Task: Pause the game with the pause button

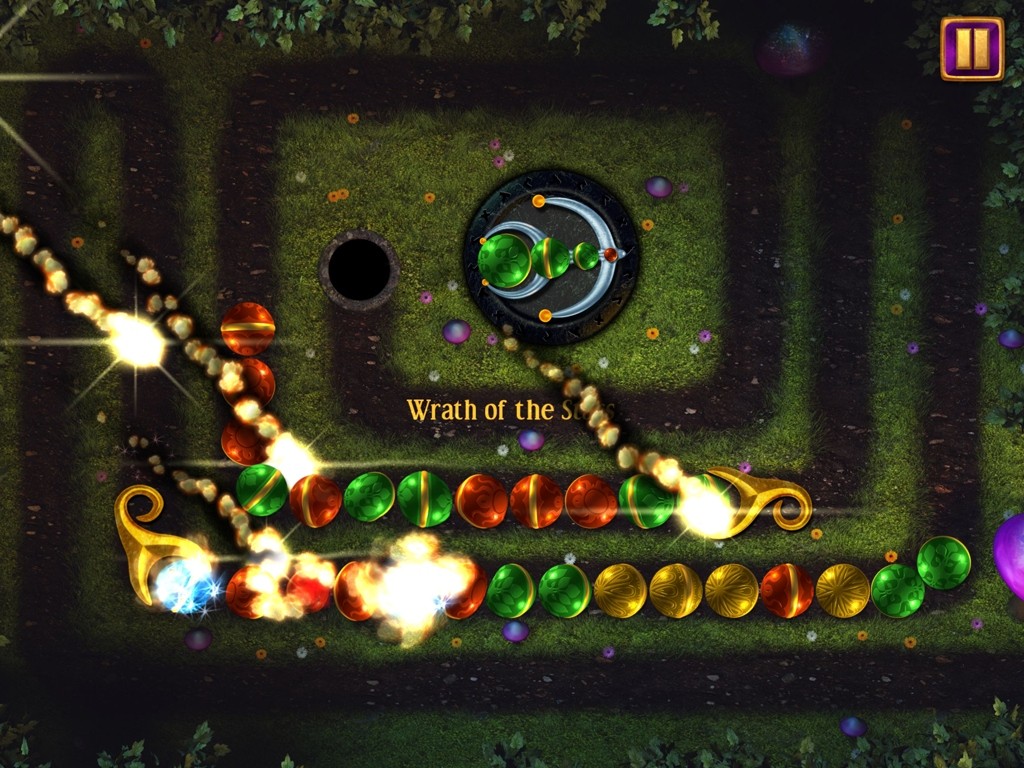Action: click(971, 48)
